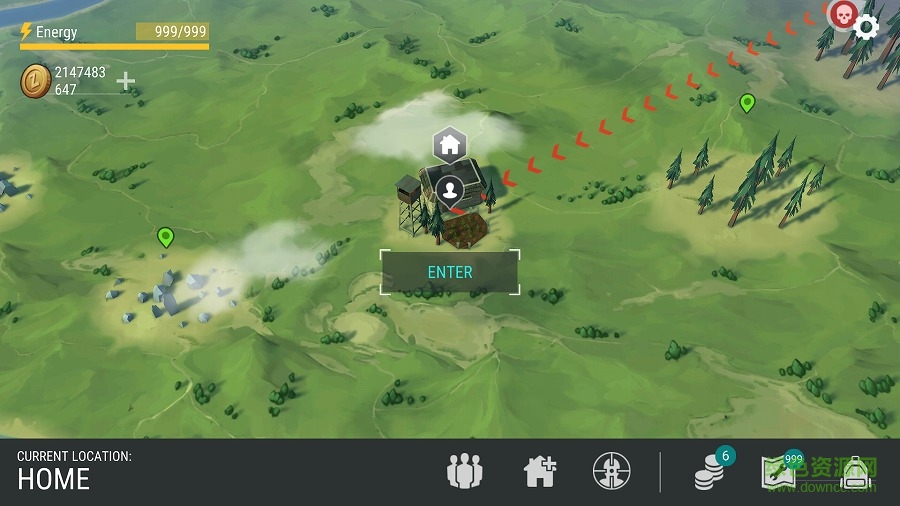Select the home icon above the base

450,145
